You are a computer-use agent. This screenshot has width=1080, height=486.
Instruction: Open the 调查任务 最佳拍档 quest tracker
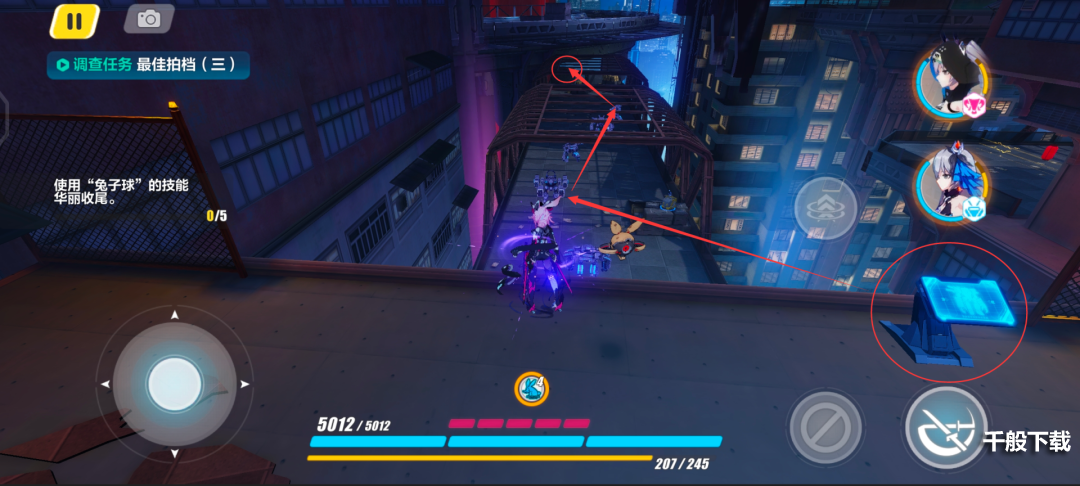[x=148, y=65]
